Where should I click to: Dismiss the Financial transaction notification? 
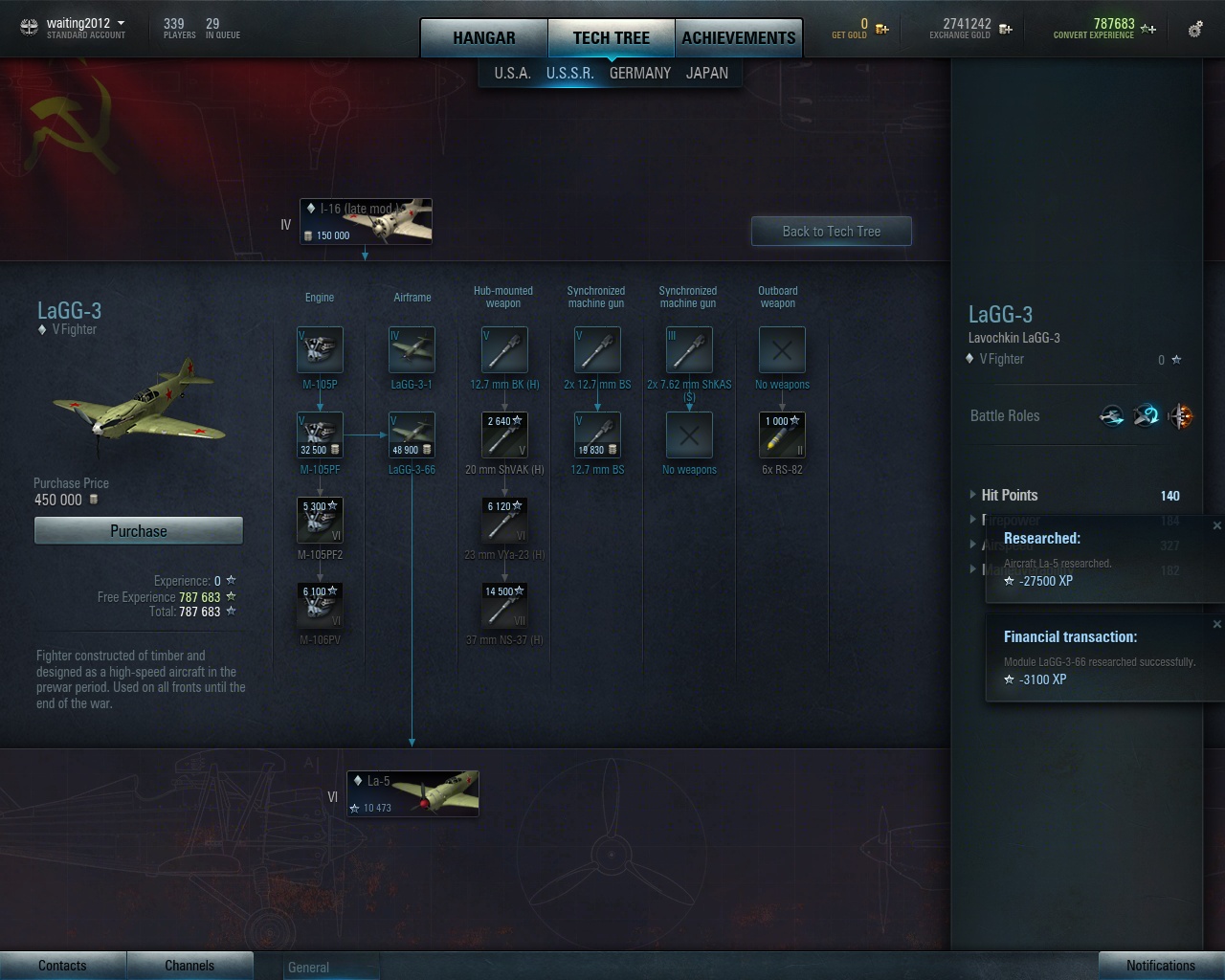coord(1216,624)
